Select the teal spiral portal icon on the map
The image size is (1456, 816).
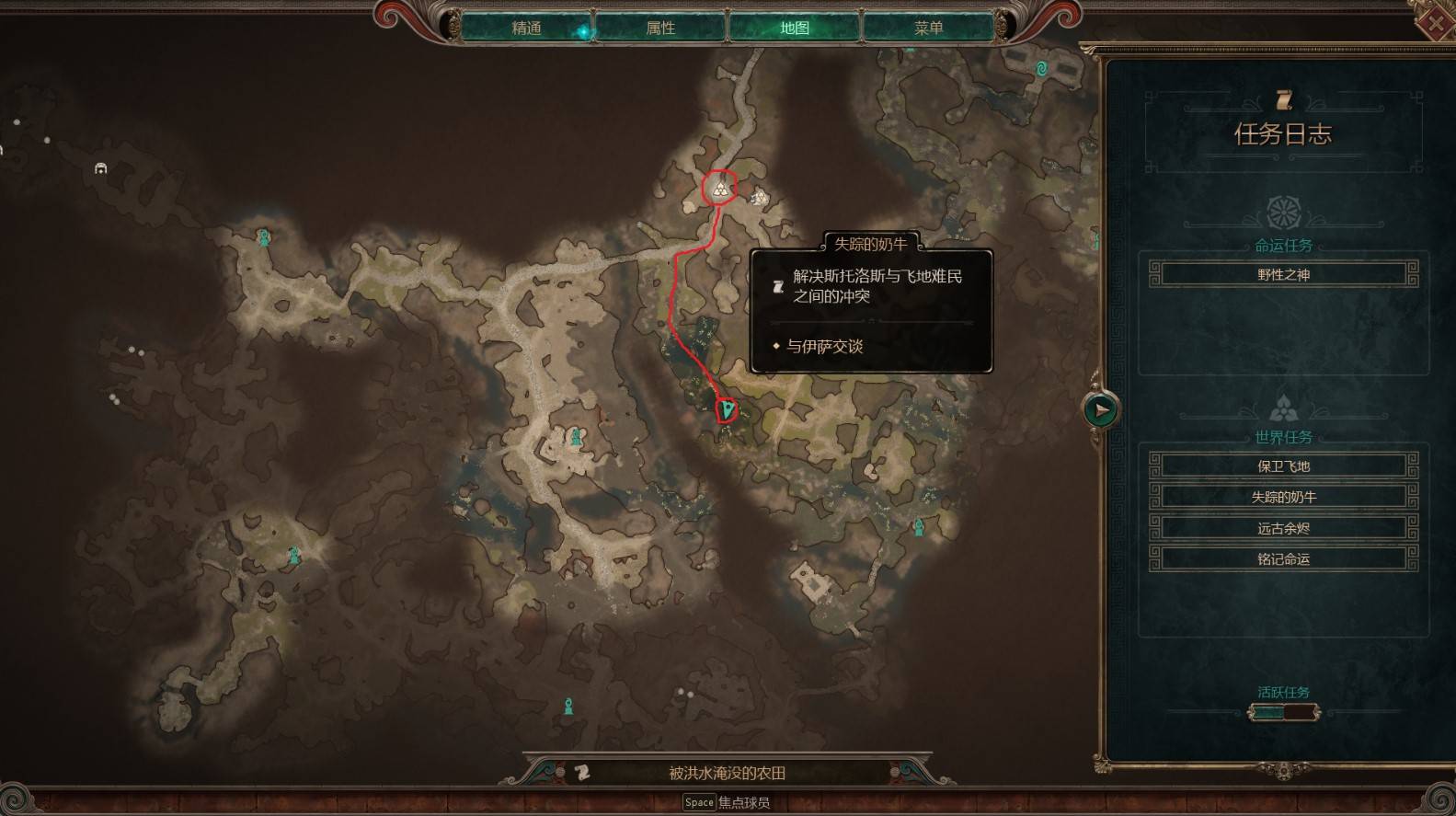point(1041,68)
